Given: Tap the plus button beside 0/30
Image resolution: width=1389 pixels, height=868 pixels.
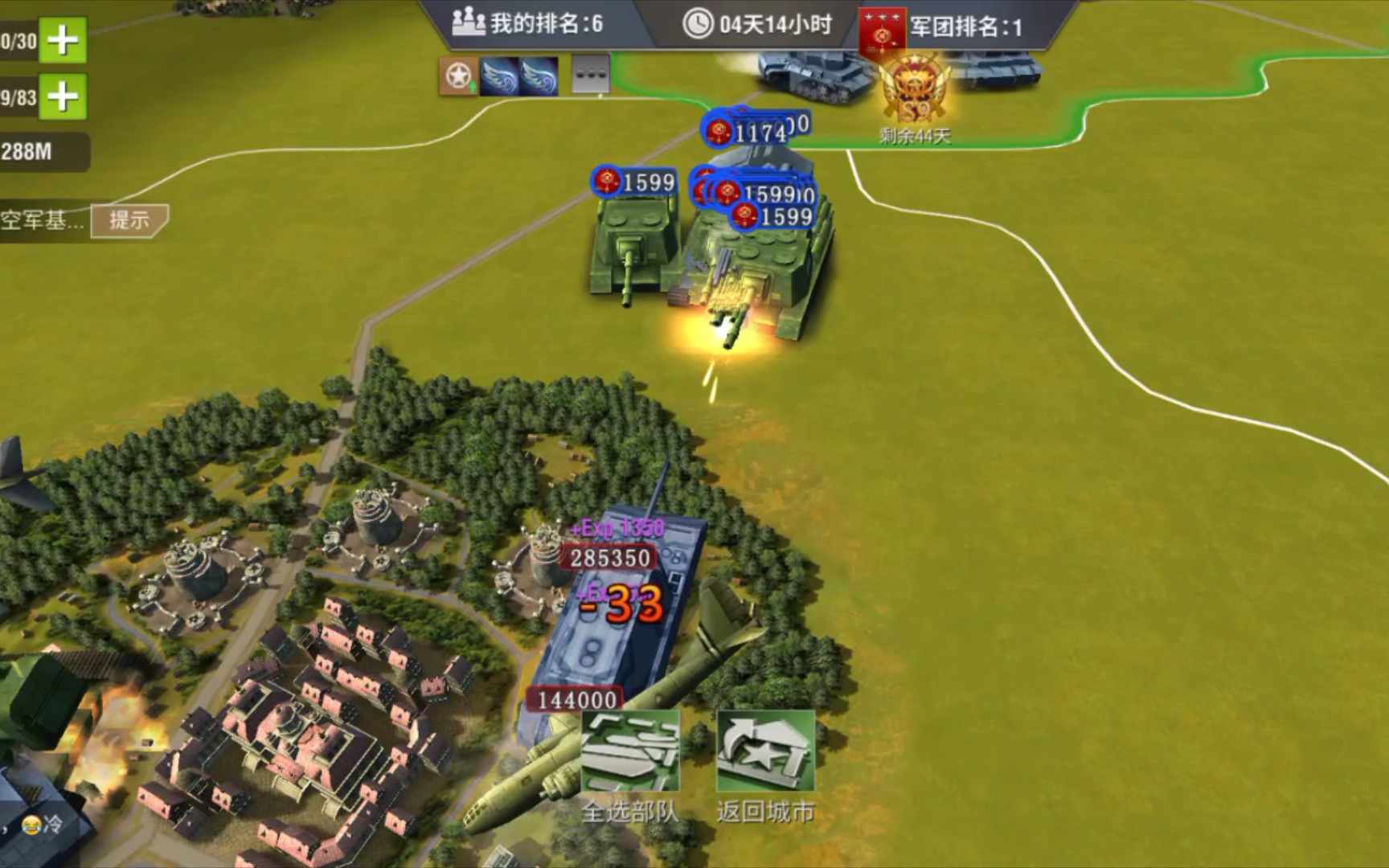Looking at the screenshot, I should click(63, 39).
